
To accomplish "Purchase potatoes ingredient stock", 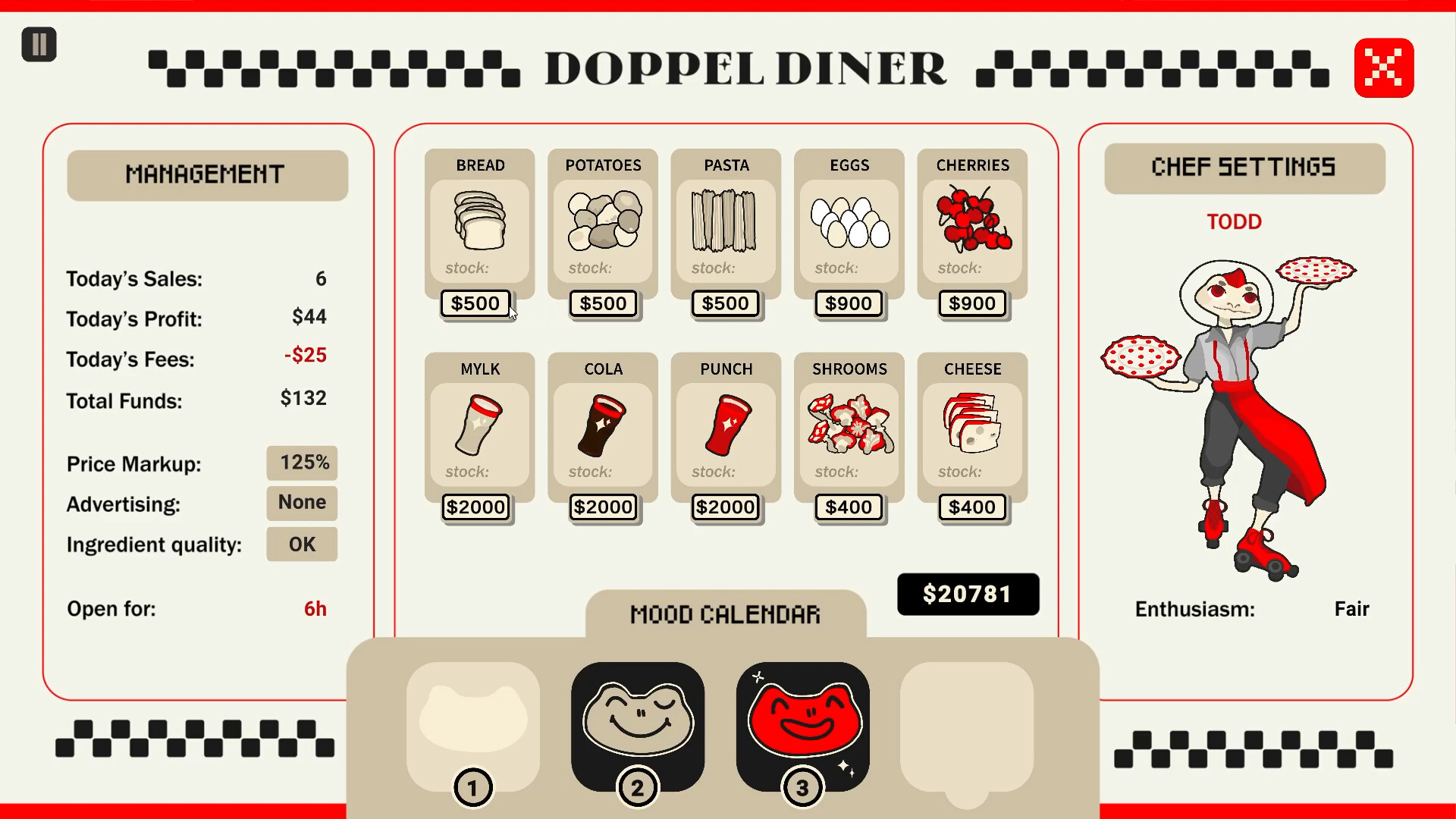I will [x=602, y=303].
